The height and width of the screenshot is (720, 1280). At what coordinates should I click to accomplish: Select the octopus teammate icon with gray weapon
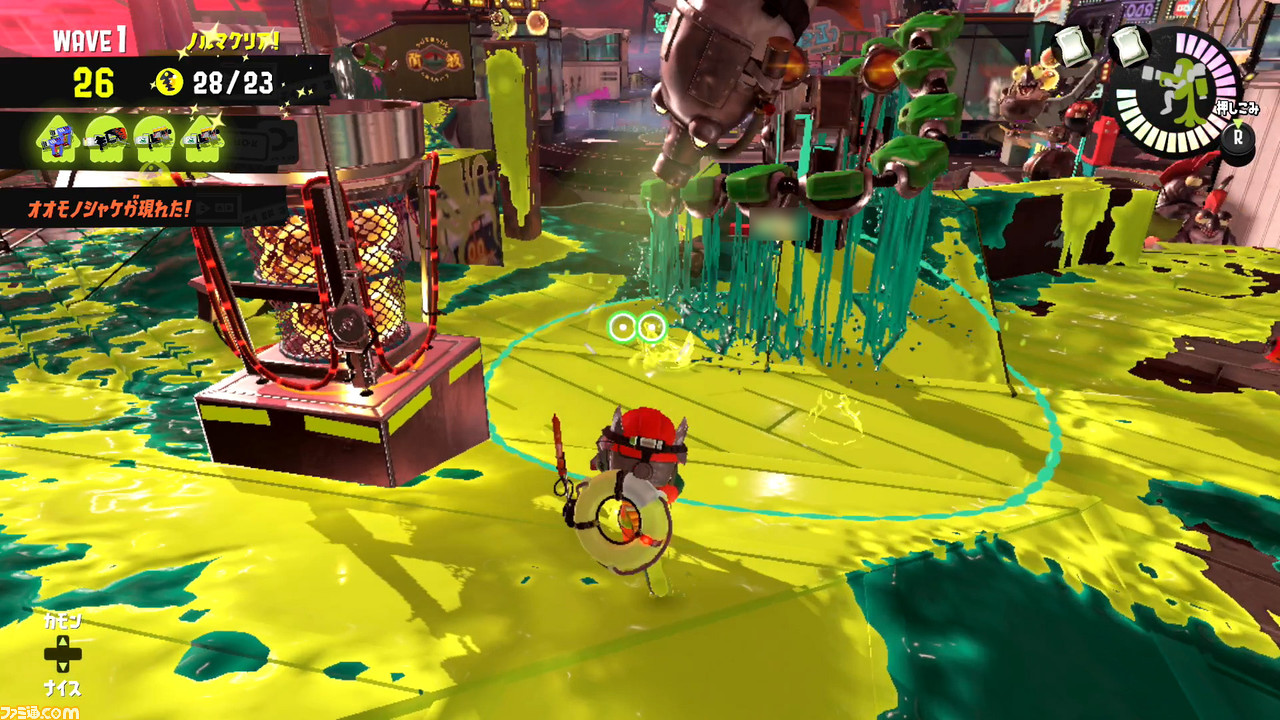pyautogui.click(x=156, y=139)
